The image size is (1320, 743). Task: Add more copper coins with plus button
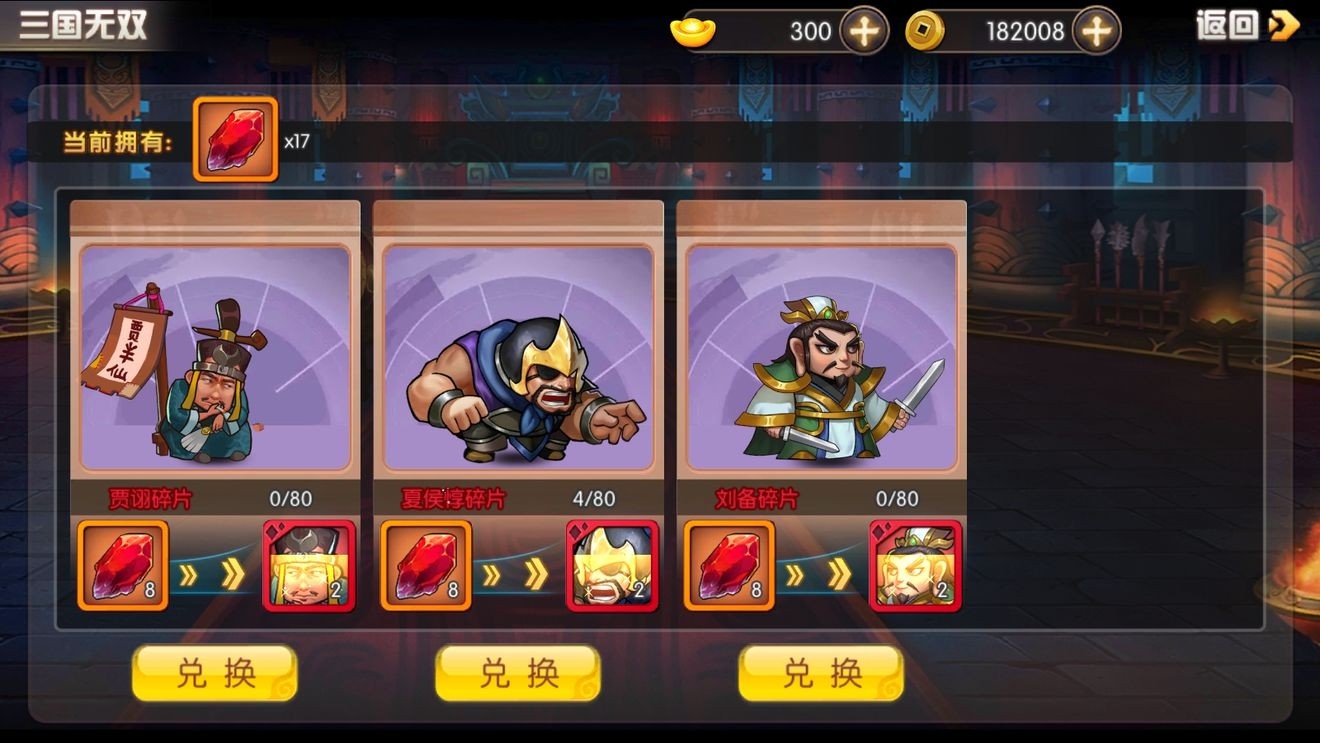[x=1096, y=31]
